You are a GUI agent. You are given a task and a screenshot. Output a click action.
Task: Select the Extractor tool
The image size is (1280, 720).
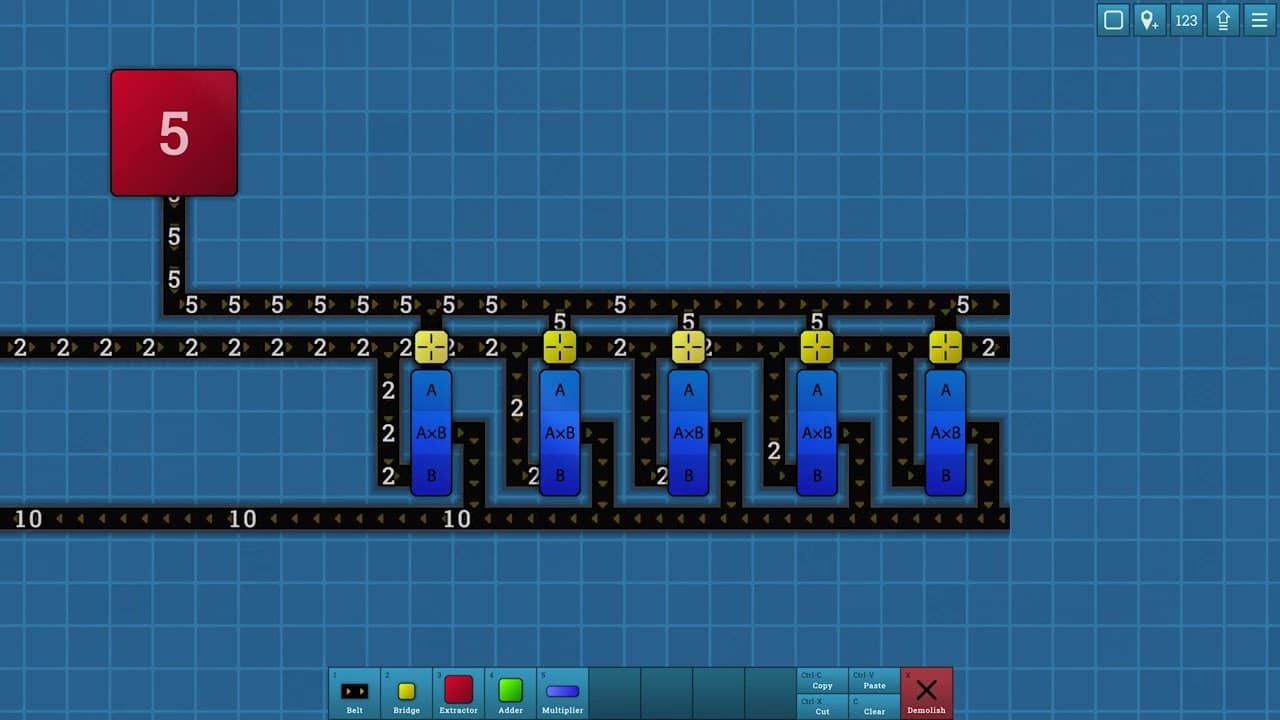pyautogui.click(x=458, y=690)
